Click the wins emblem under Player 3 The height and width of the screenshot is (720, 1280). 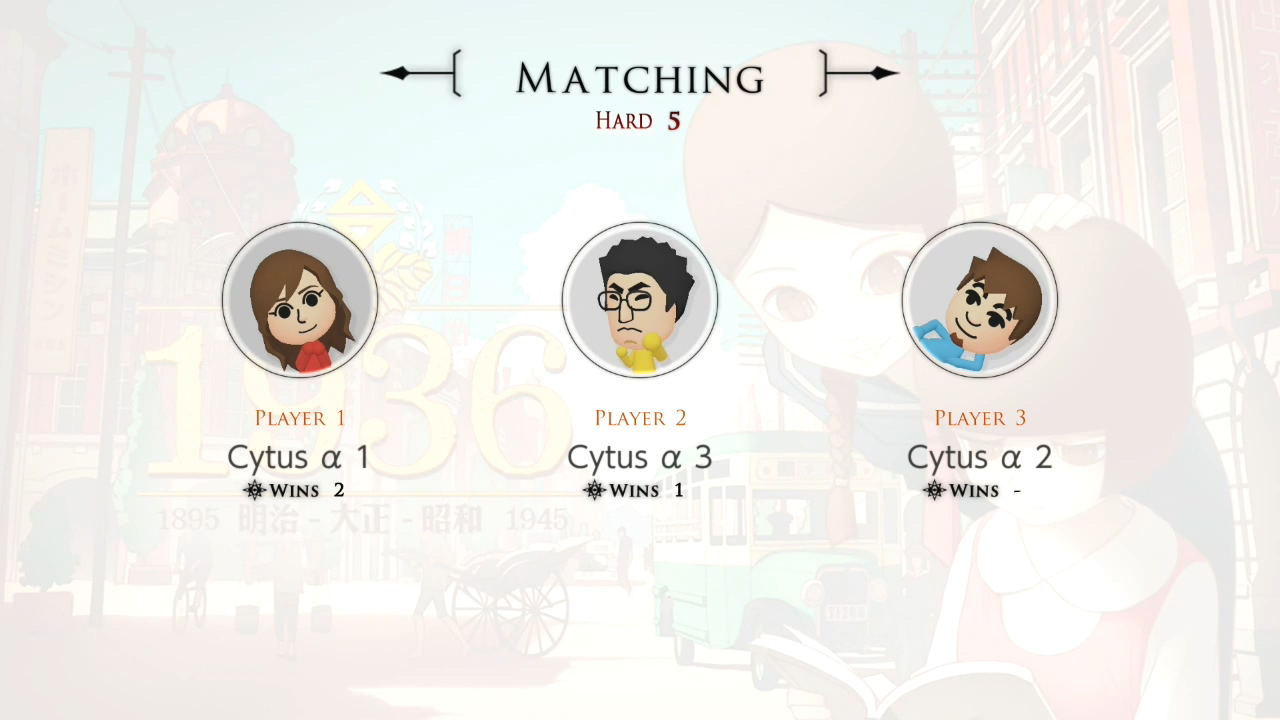[x=932, y=490]
